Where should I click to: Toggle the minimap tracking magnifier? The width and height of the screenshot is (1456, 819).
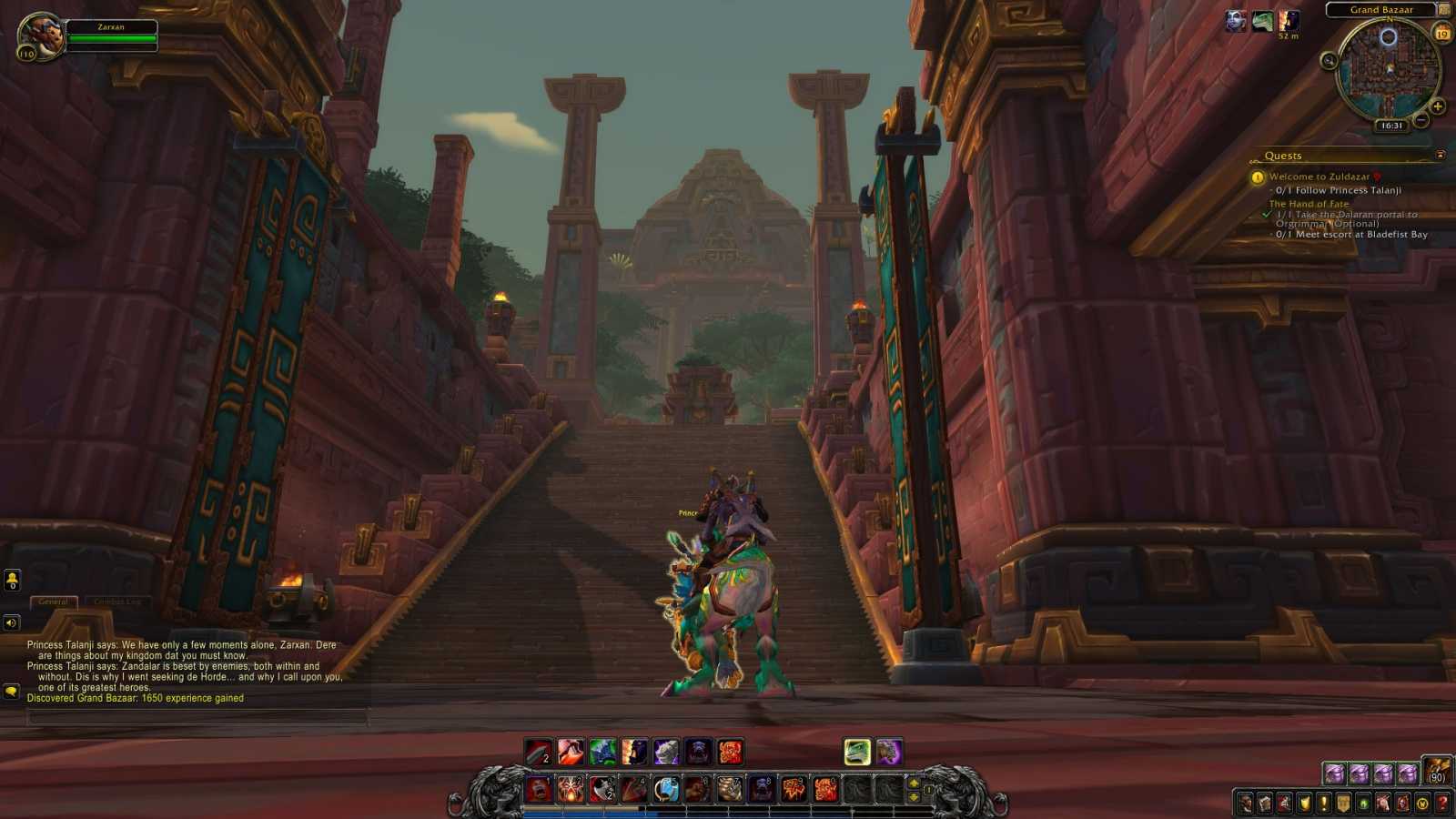pyautogui.click(x=1329, y=60)
